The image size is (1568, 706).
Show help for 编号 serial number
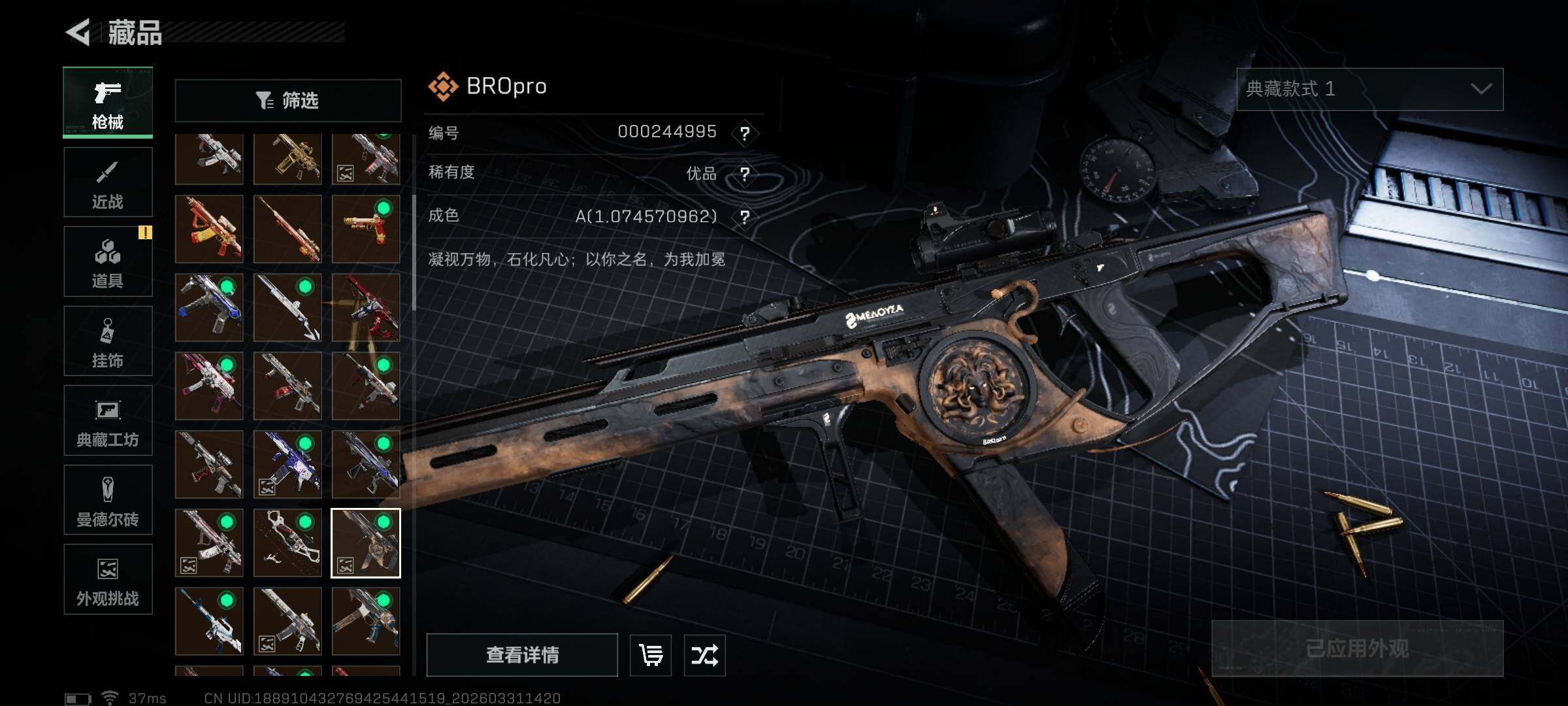[744, 133]
